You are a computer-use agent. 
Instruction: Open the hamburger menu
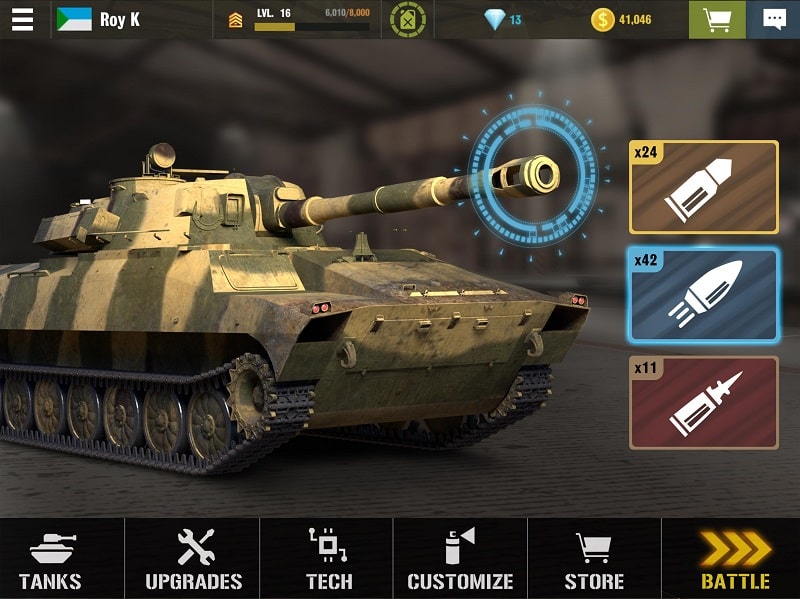pos(22,19)
